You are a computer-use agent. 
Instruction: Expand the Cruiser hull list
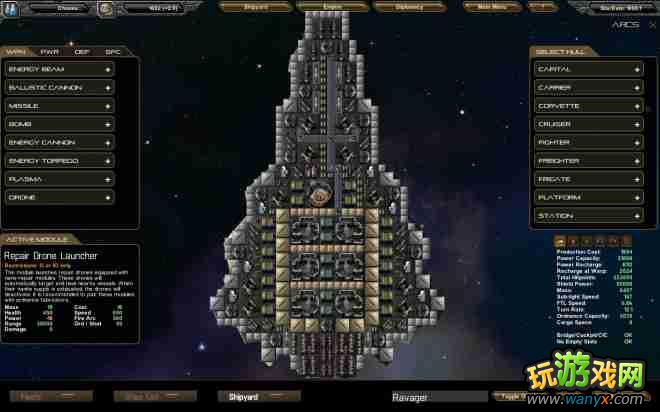click(587, 124)
